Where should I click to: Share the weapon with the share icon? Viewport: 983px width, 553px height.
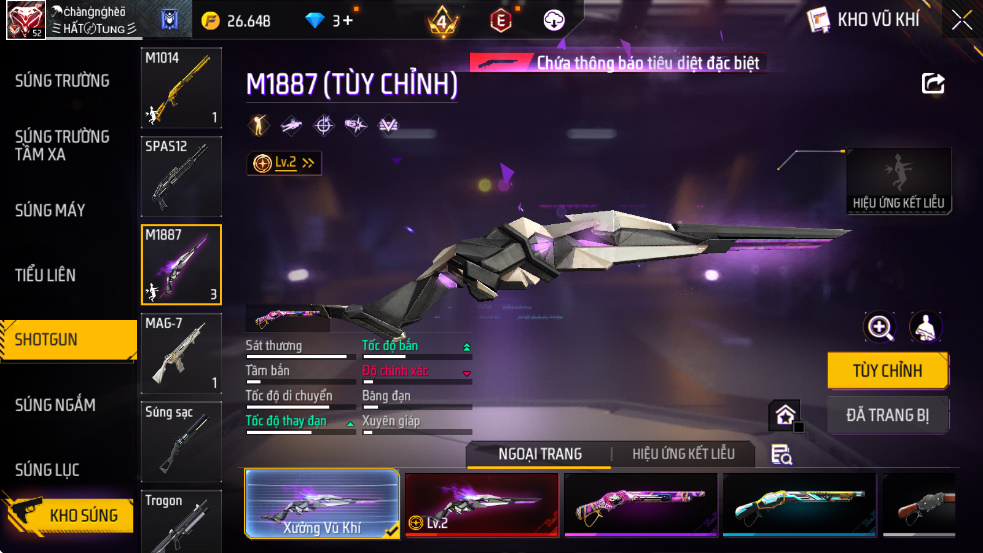pyautogui.click(x=933, y=84)
